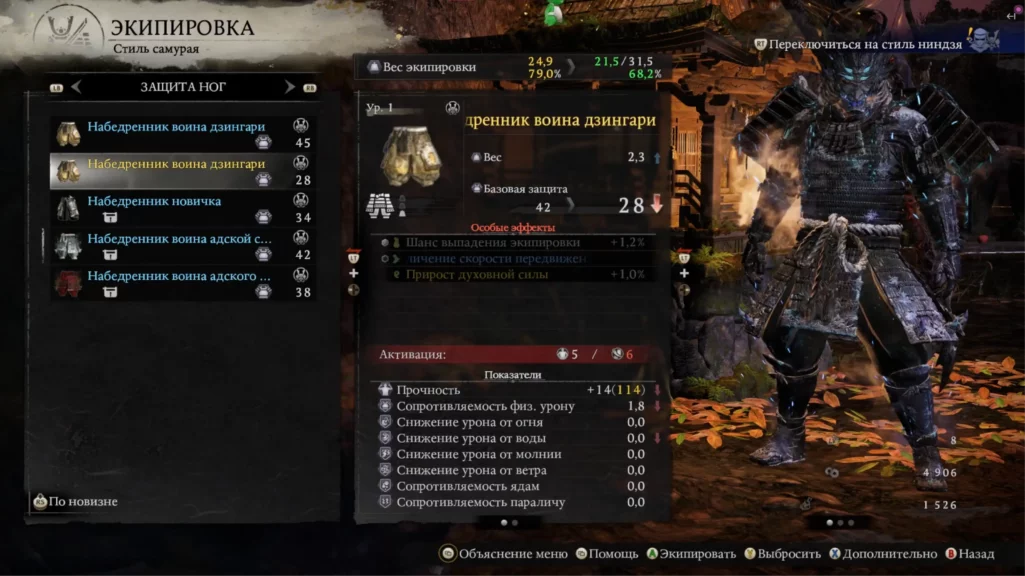Image resolution: width=1025 pixels, height=576 pixels.
Task: Discard the item with Выбросить
Action: pos(781,554)
